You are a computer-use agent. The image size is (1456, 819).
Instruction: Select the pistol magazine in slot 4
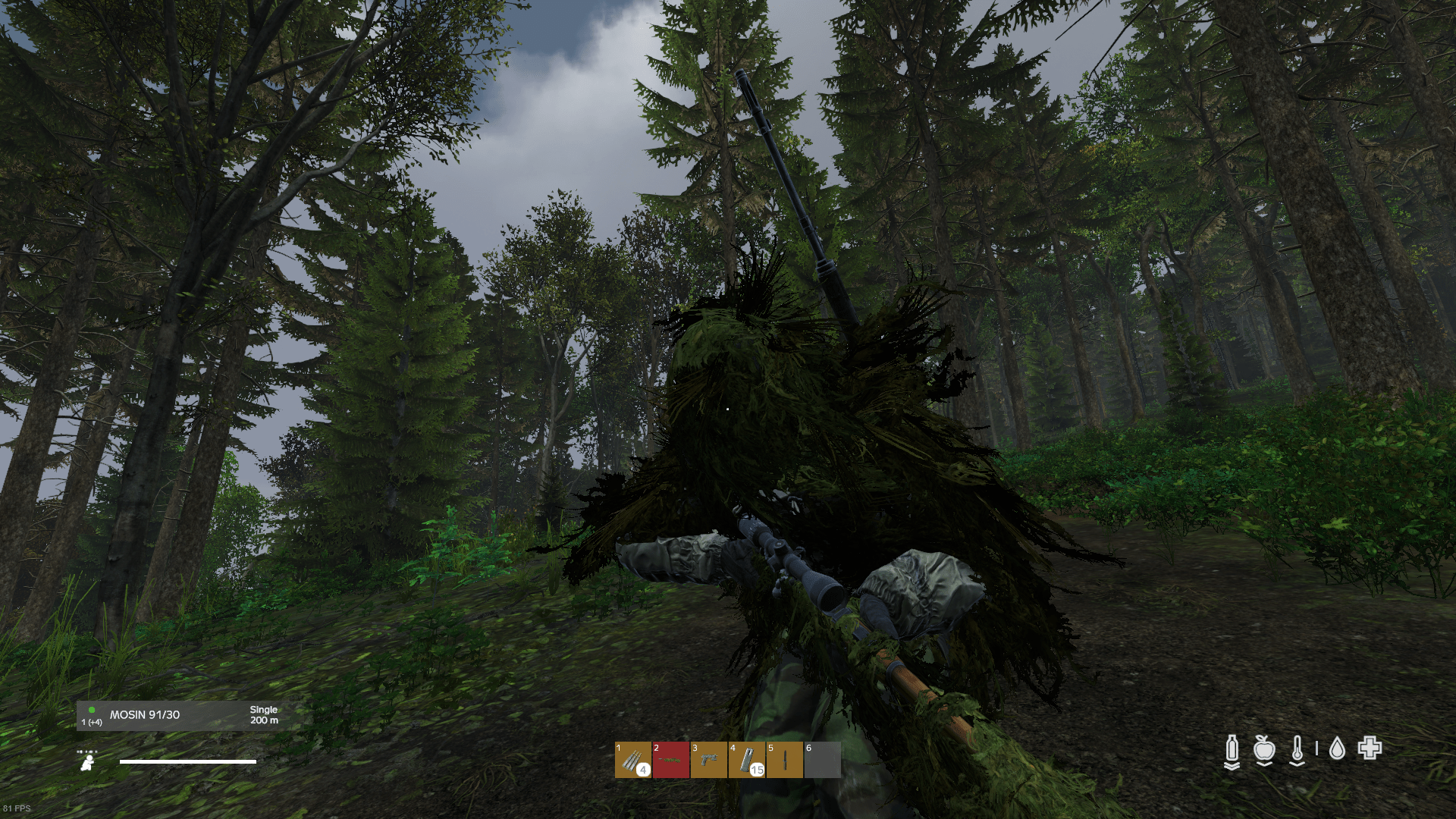click(746, 759)
